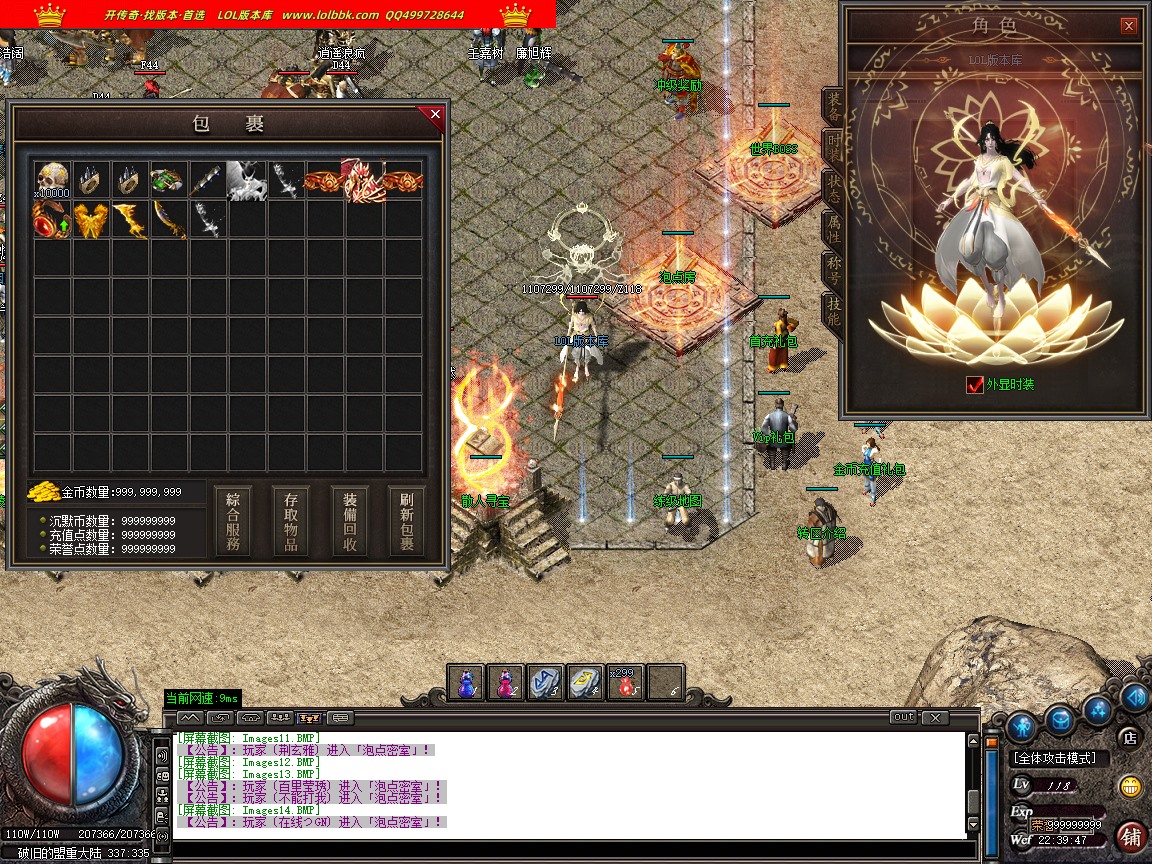Screen dimensions: 1152x864
Task: Close the 包裹 inventory window
Action: coord(435,115)
